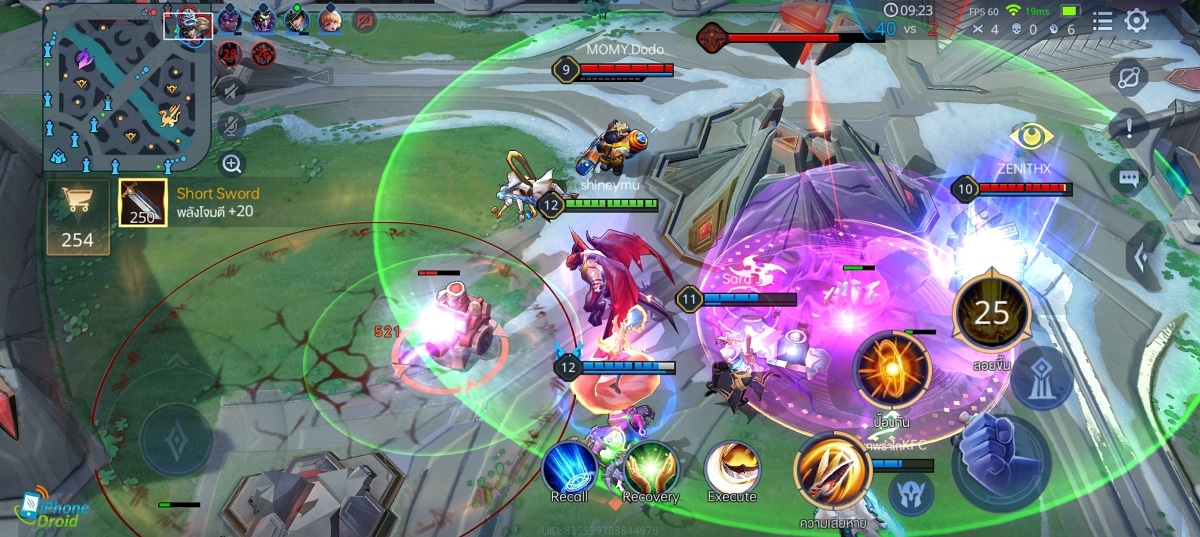Expand the side panel arrow
The image size is (1200, 537).
(x=1141, y=257)
